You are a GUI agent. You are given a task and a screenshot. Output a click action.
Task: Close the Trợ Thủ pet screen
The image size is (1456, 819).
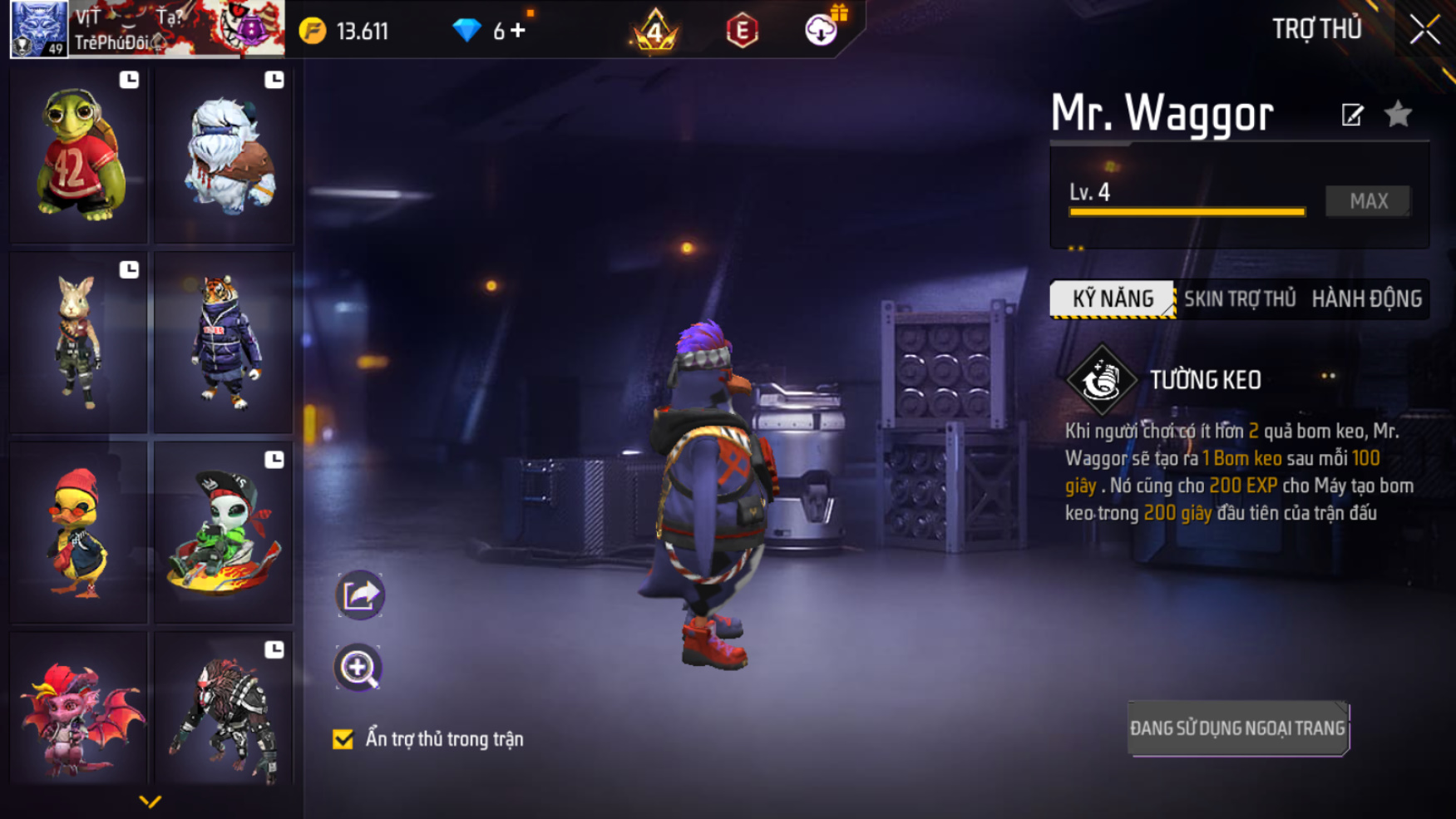[1424, 30]
